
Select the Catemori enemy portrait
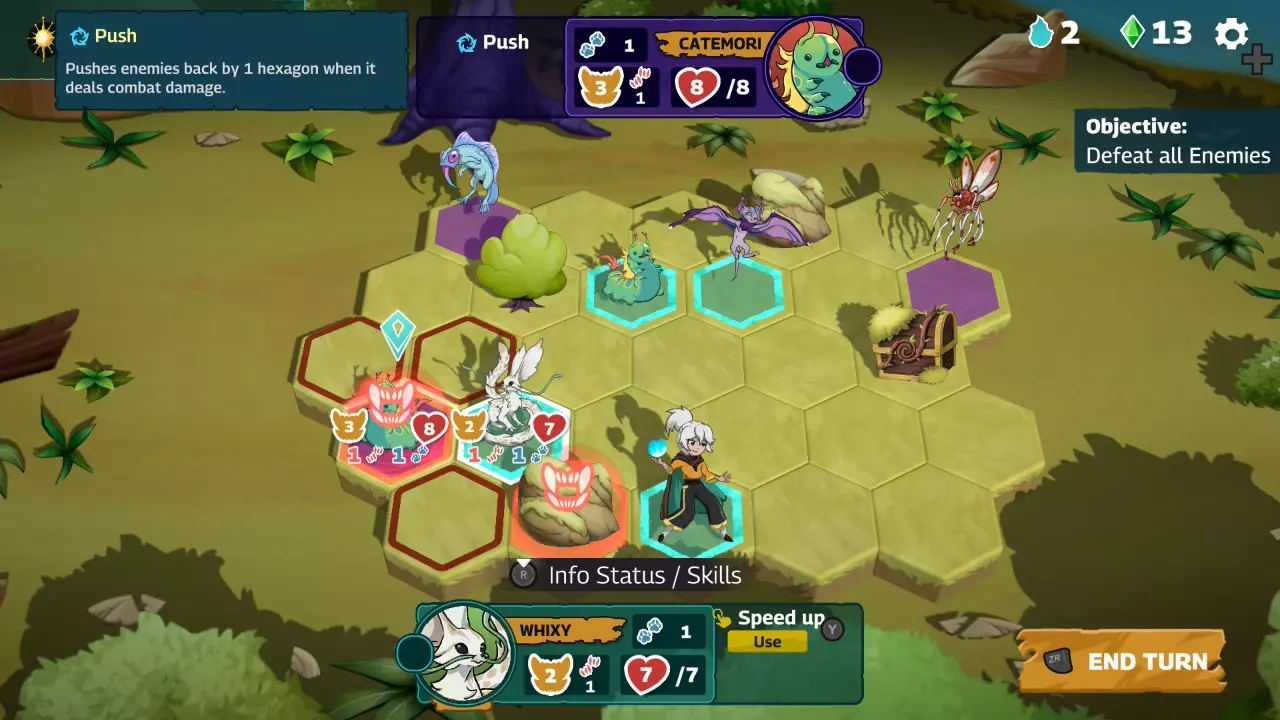(x=815, y=66)
